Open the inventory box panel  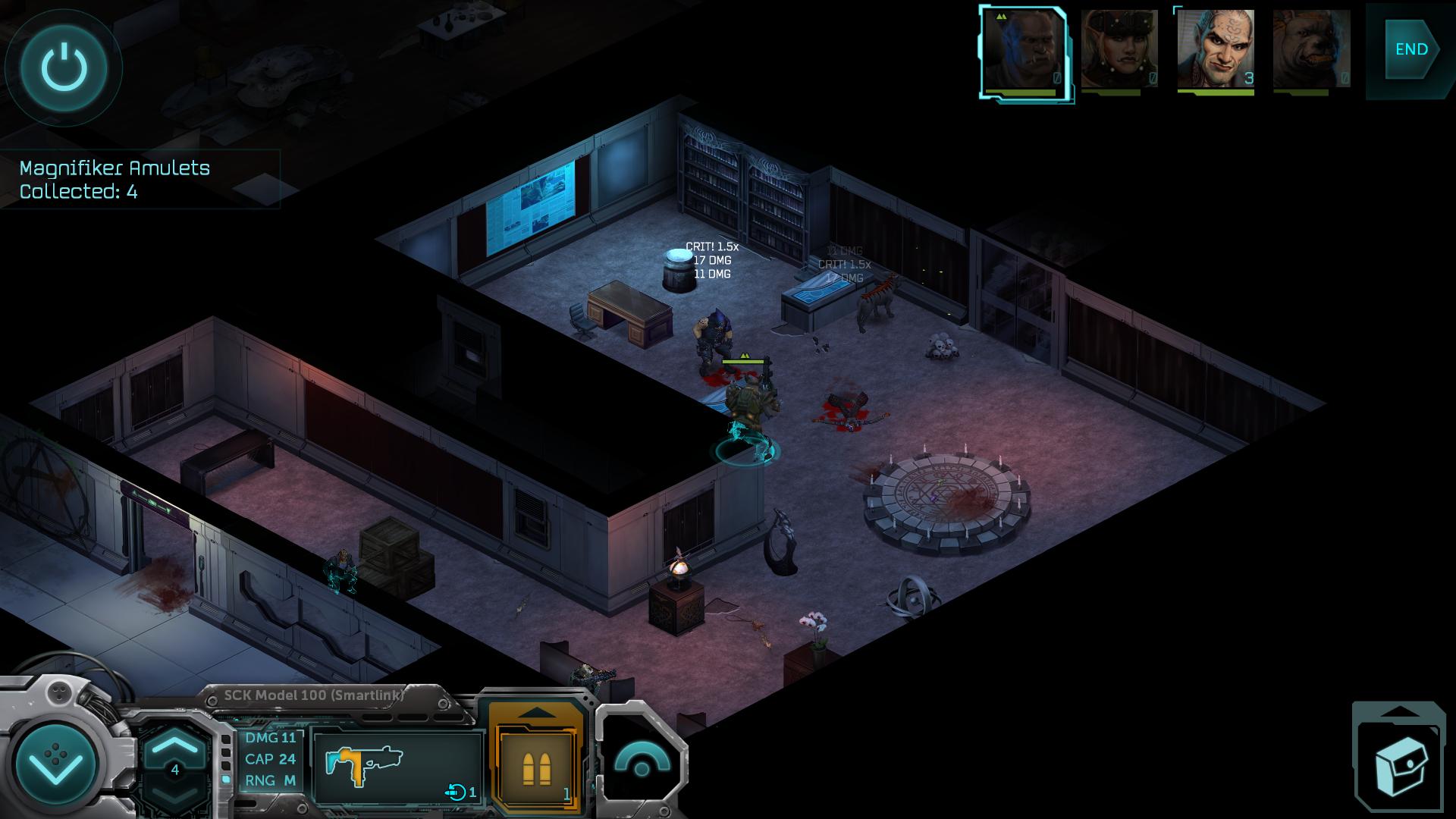[x=1399, y=766]
